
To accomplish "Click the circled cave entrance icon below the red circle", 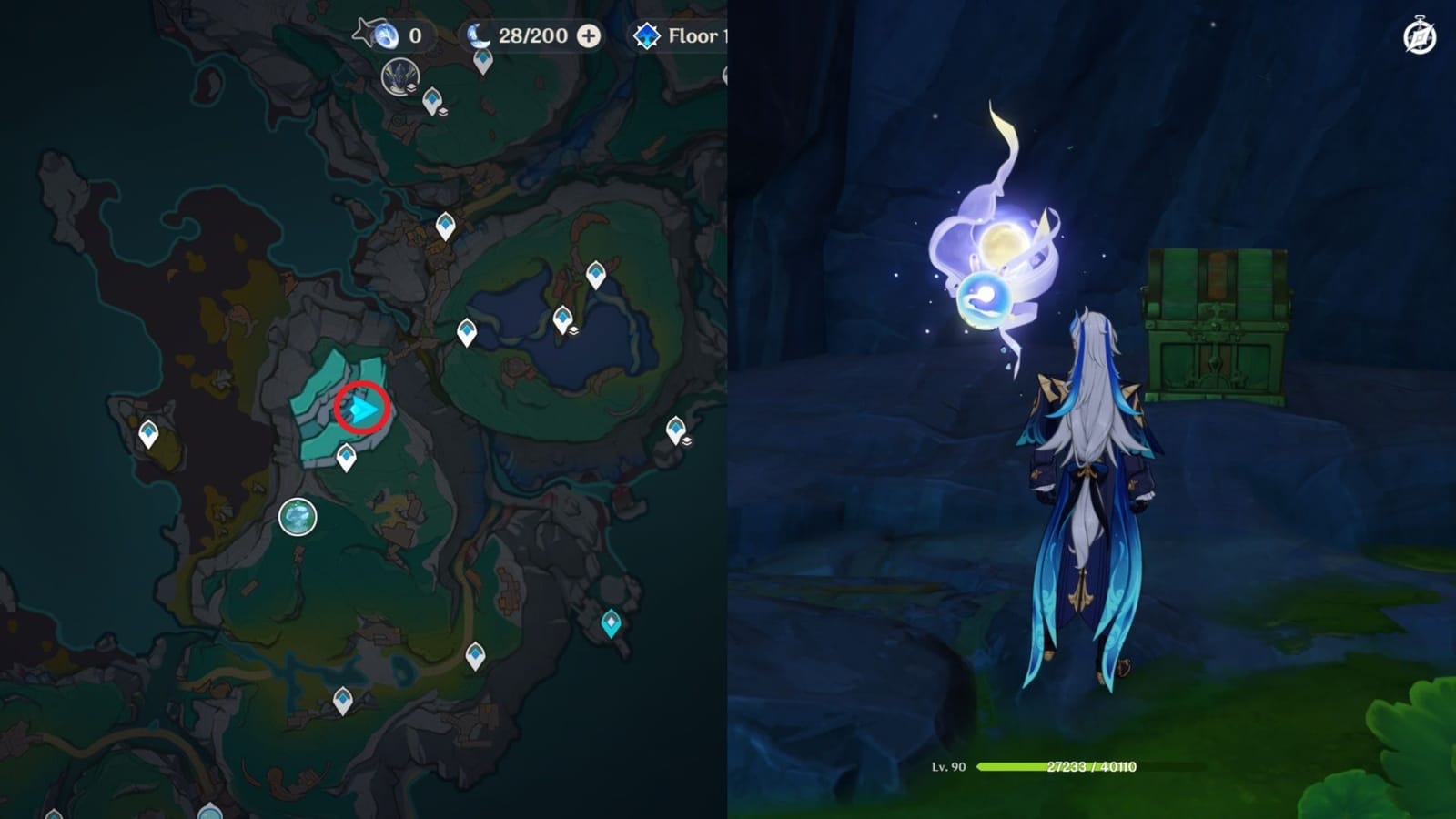I will click(x=296, y=516).
